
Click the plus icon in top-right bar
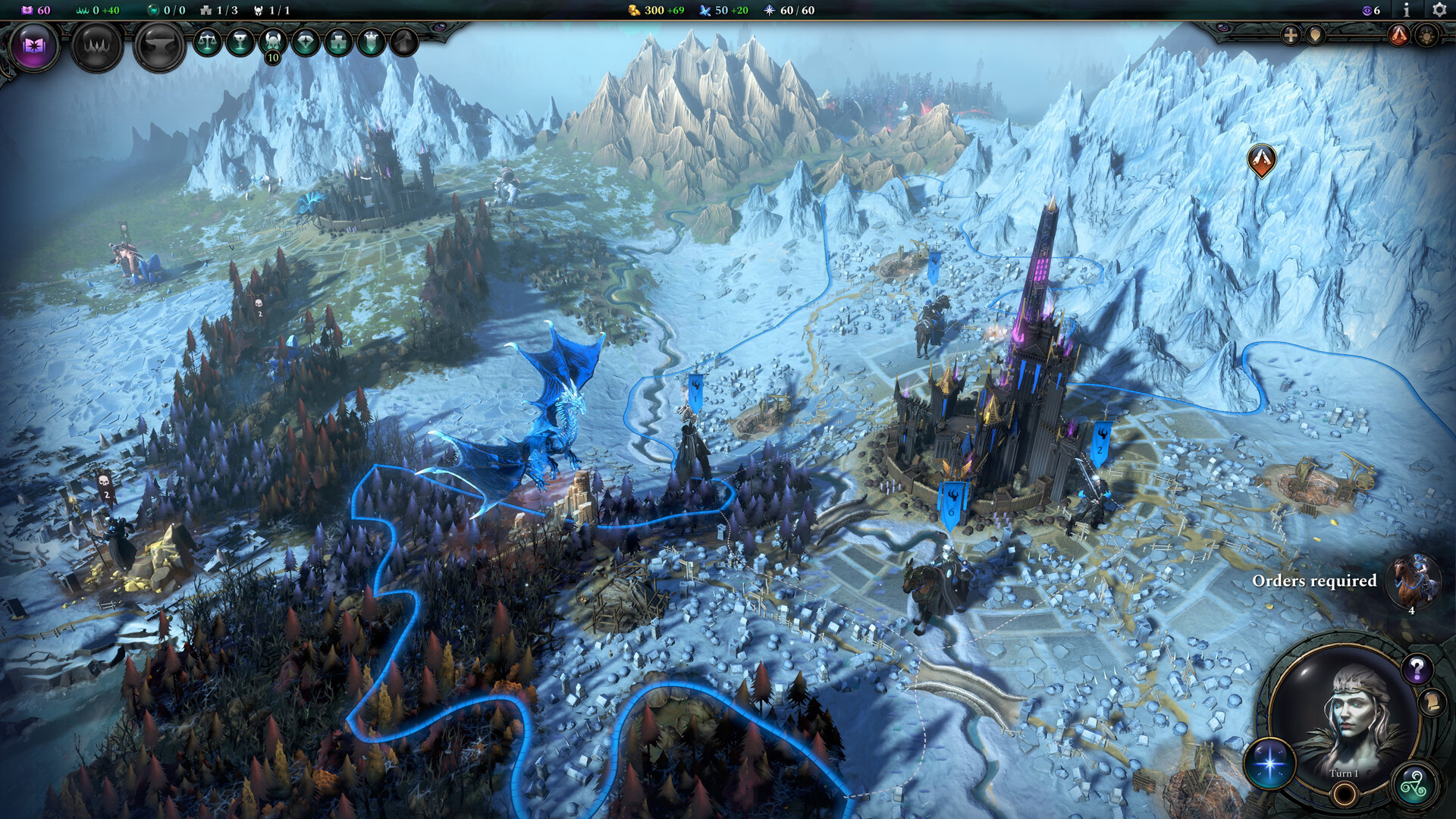pyautogui.click(x=1290, y=35)
